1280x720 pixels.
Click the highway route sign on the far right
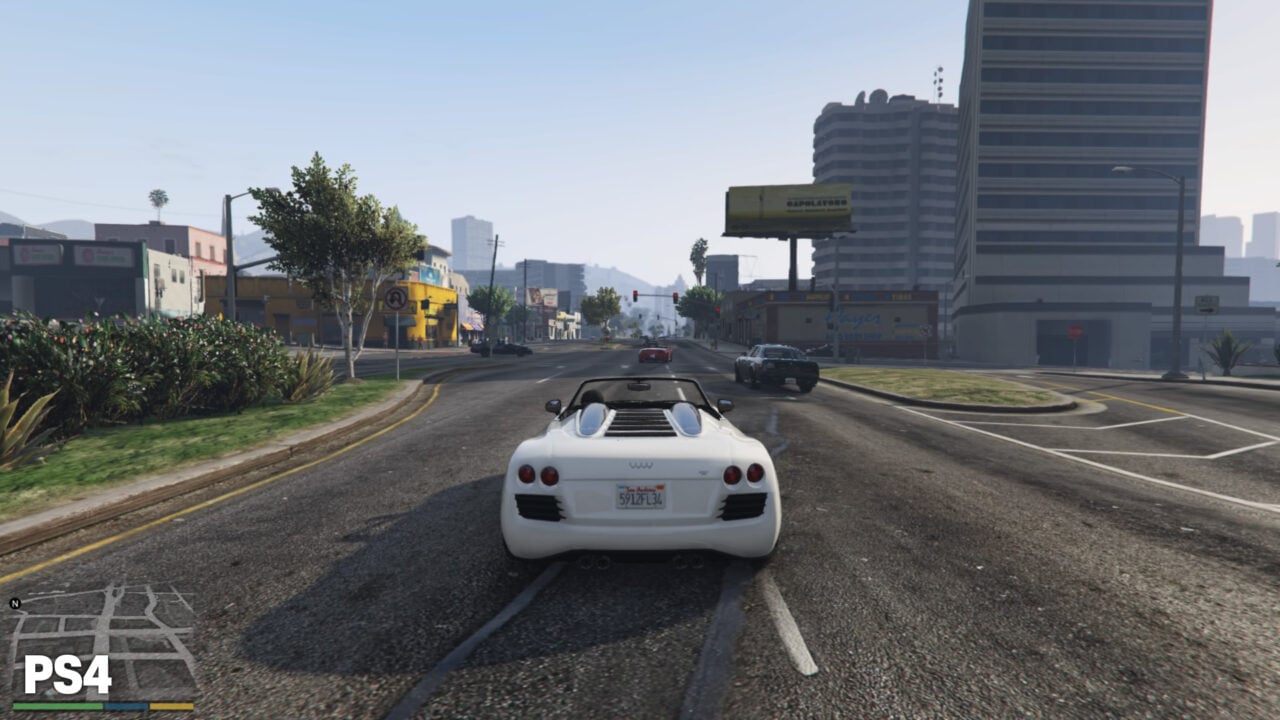1207,303
